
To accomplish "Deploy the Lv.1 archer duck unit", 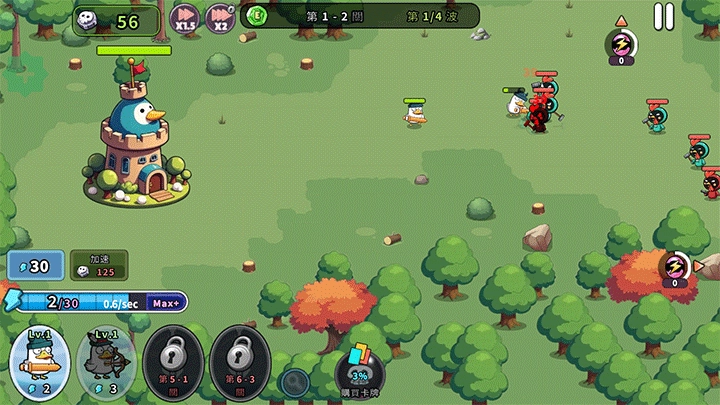I will [x=106, y=360].
